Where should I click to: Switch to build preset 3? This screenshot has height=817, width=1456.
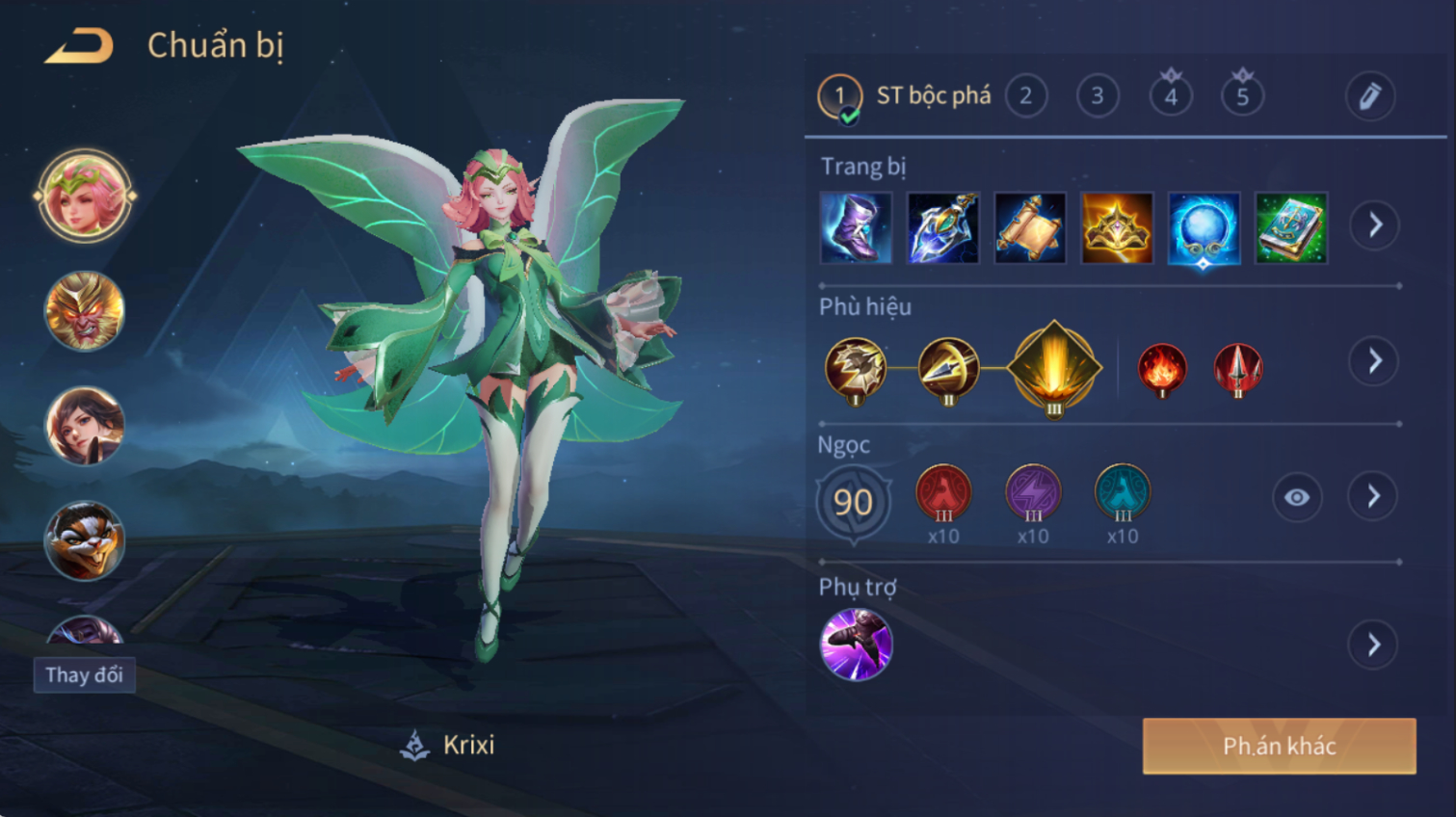1098,96
